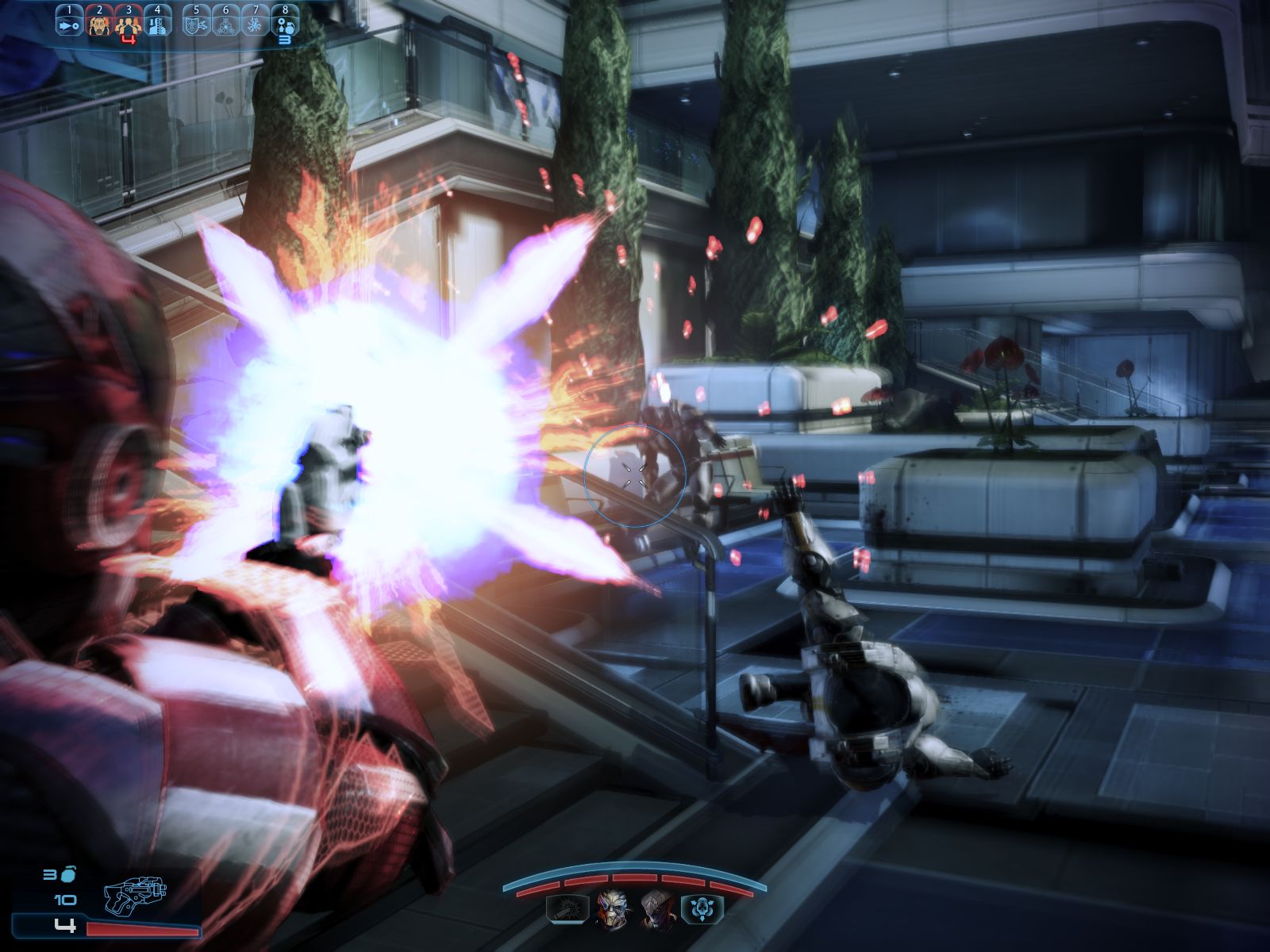Activate the arrow-and-target ability in slot 1
The height and width of the screenshot is (952, 1270).
point(69,26)
